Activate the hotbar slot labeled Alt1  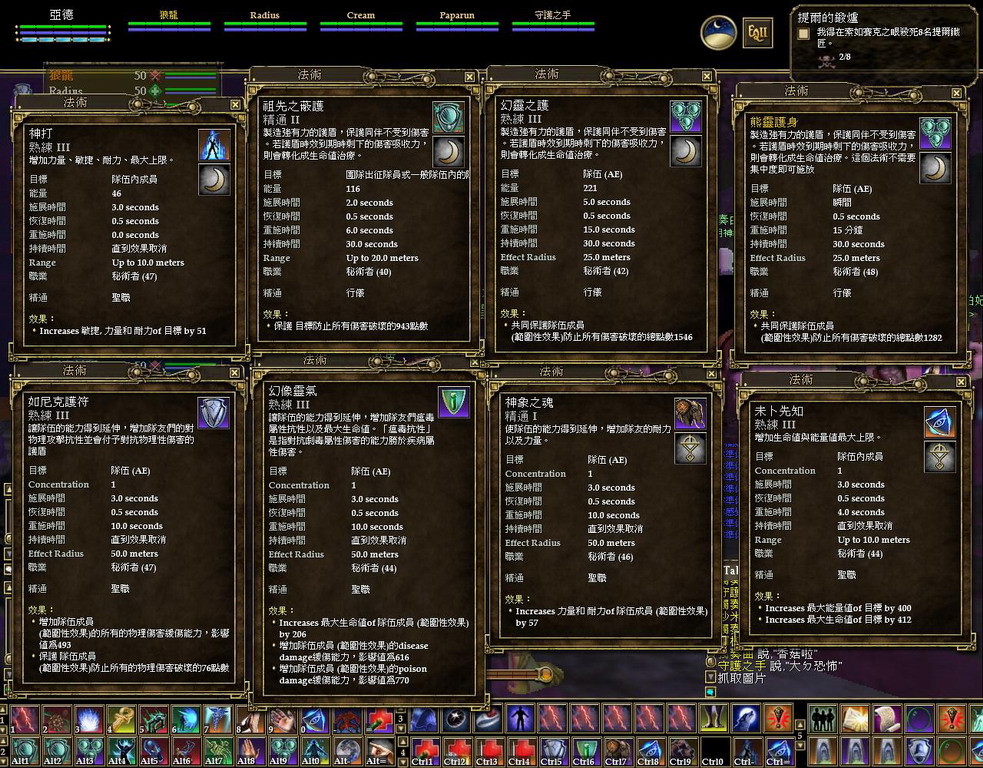click(22, 752)
